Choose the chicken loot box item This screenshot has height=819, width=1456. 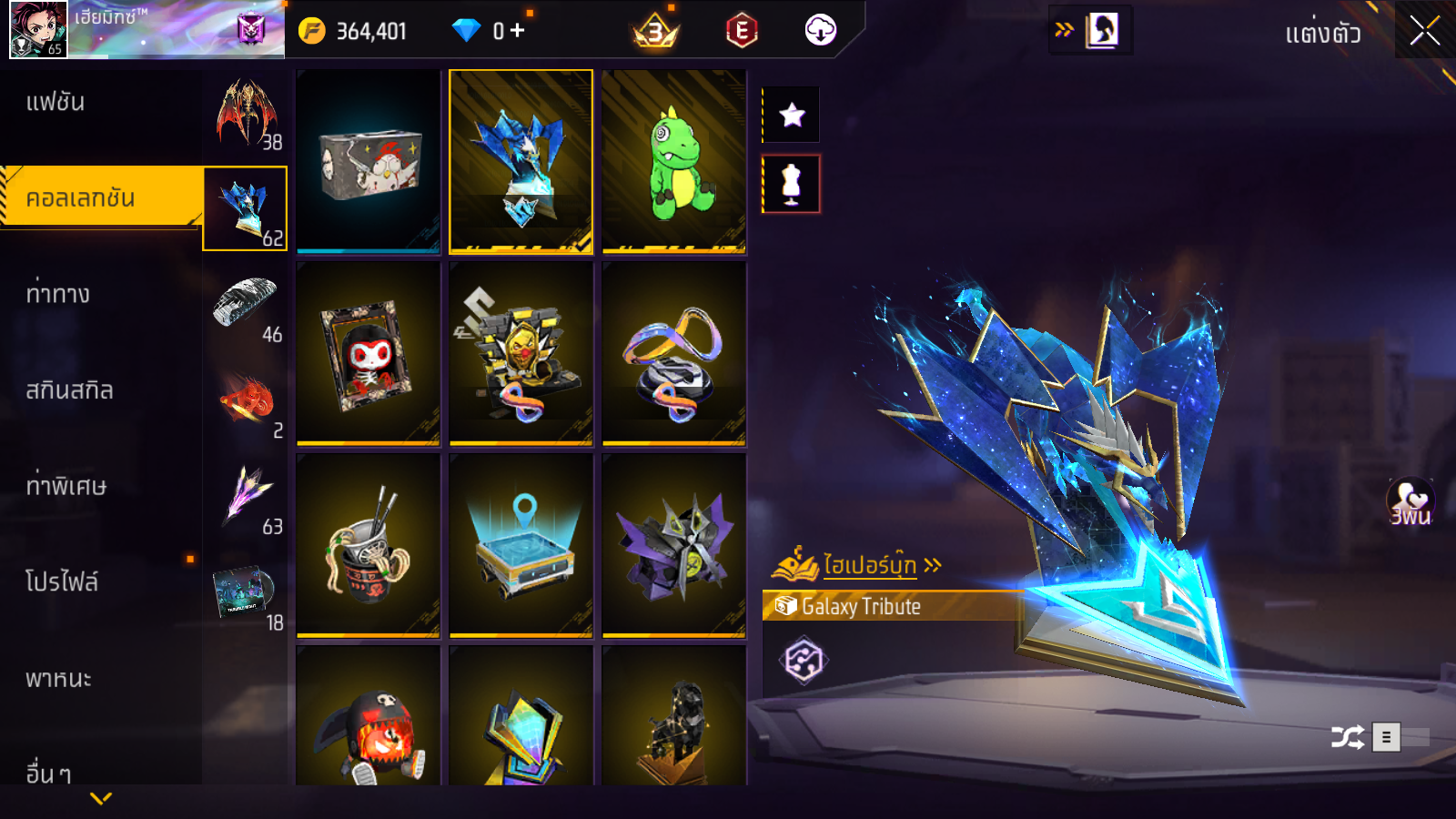coord(369,161)
